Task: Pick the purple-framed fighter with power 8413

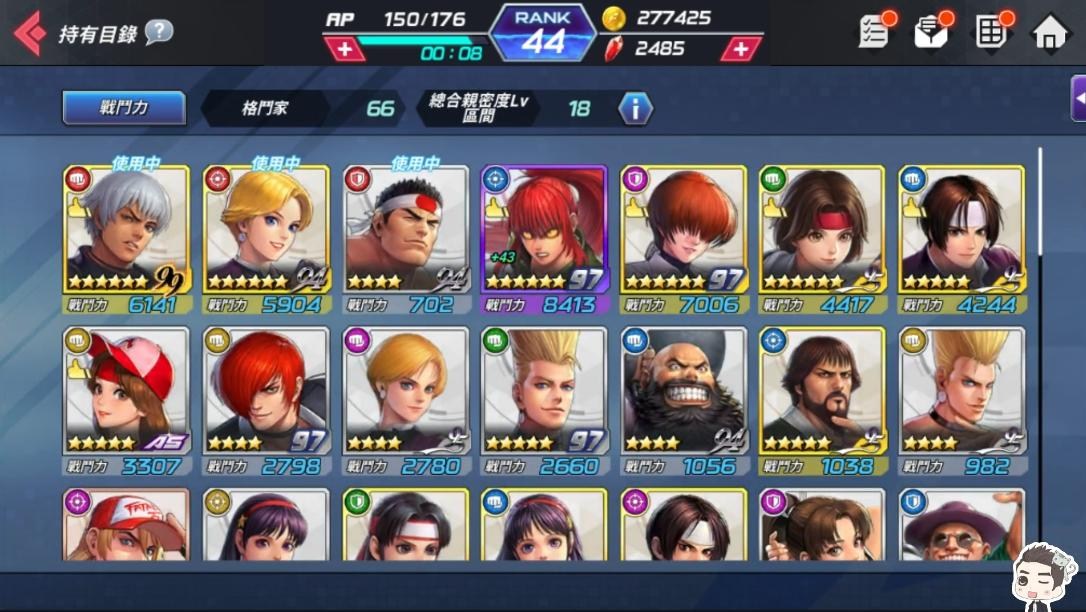Action: pos(544,240)
